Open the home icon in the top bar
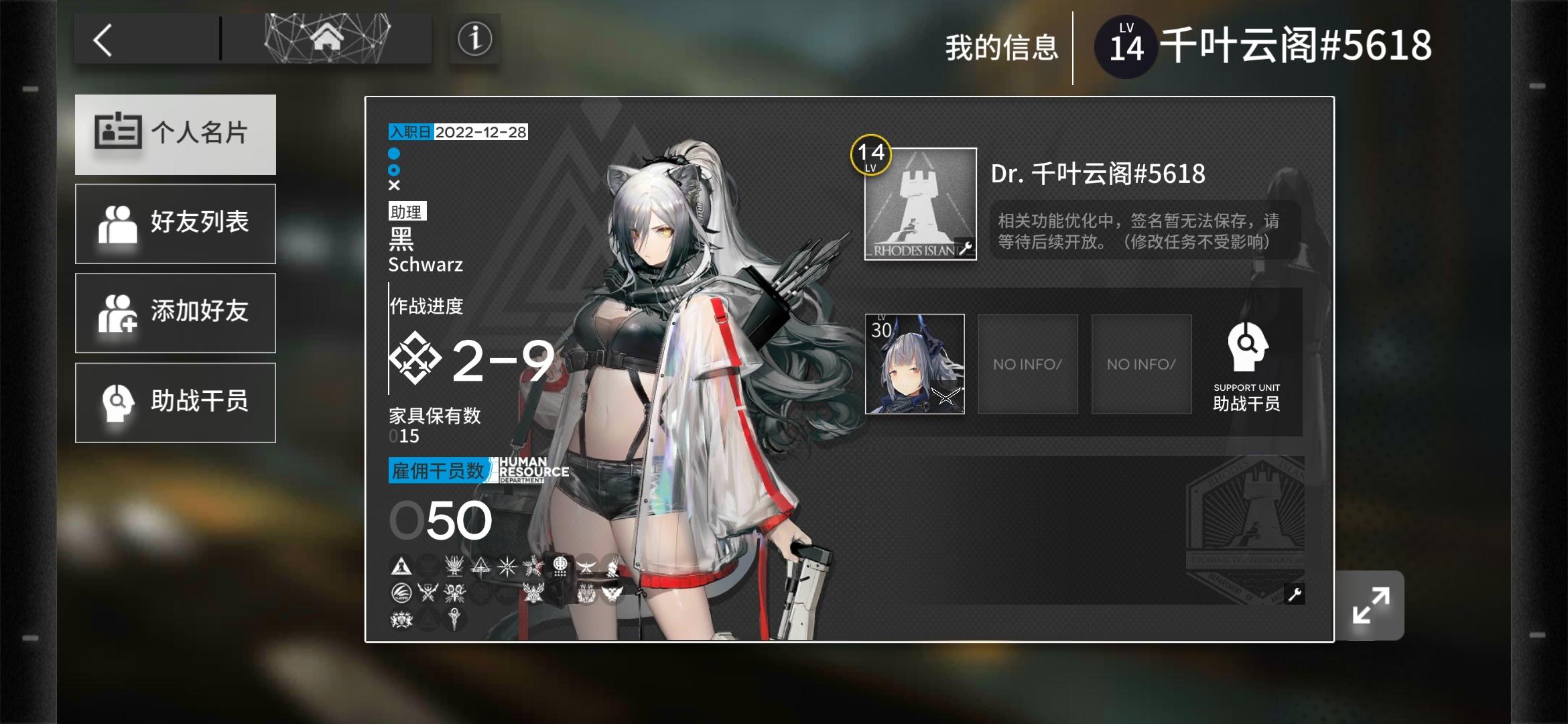Image resolution: width=1568 pixels, height=724 pixels. (327, 38)
